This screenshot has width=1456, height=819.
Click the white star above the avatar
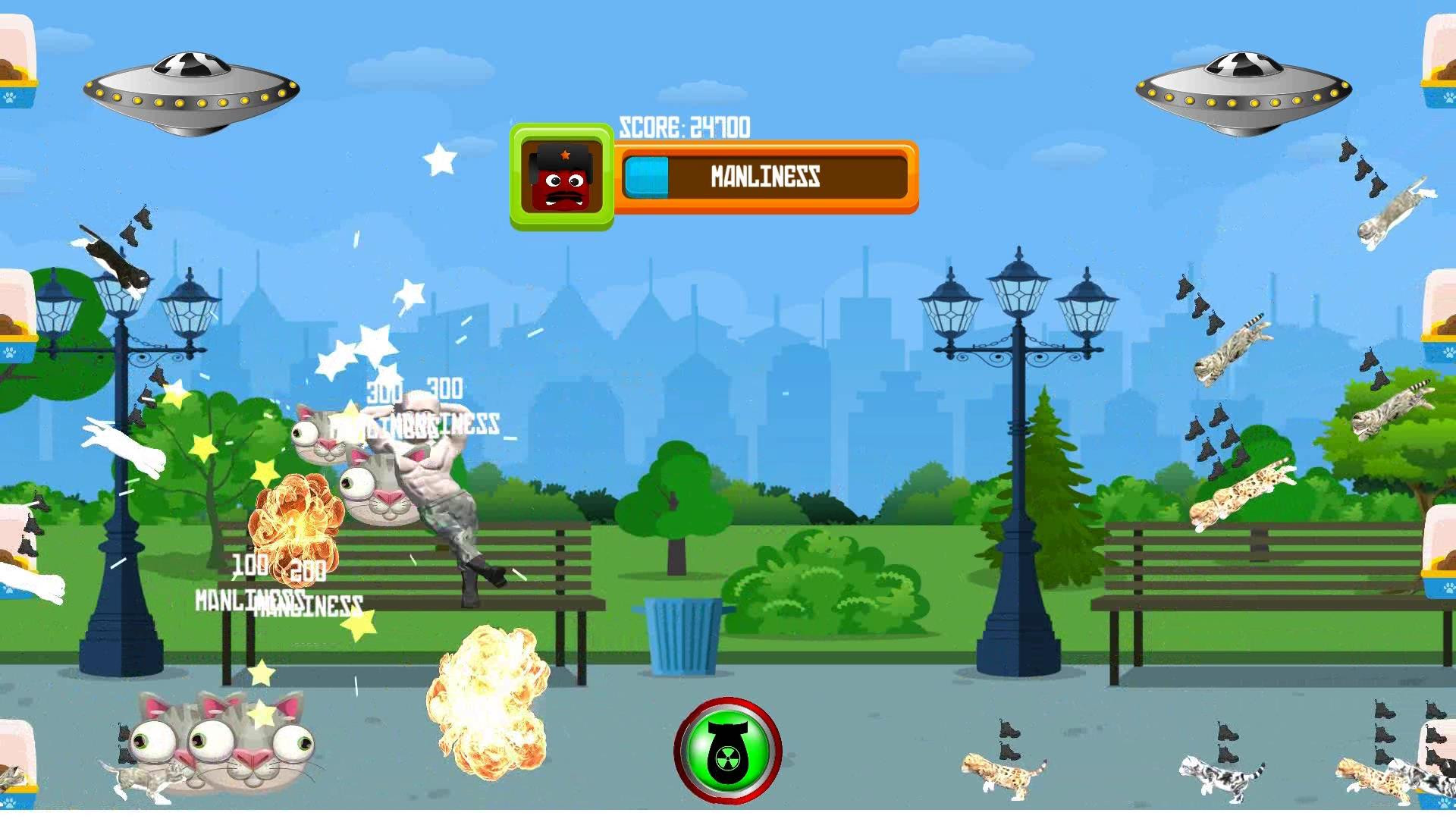click(438, 157)
